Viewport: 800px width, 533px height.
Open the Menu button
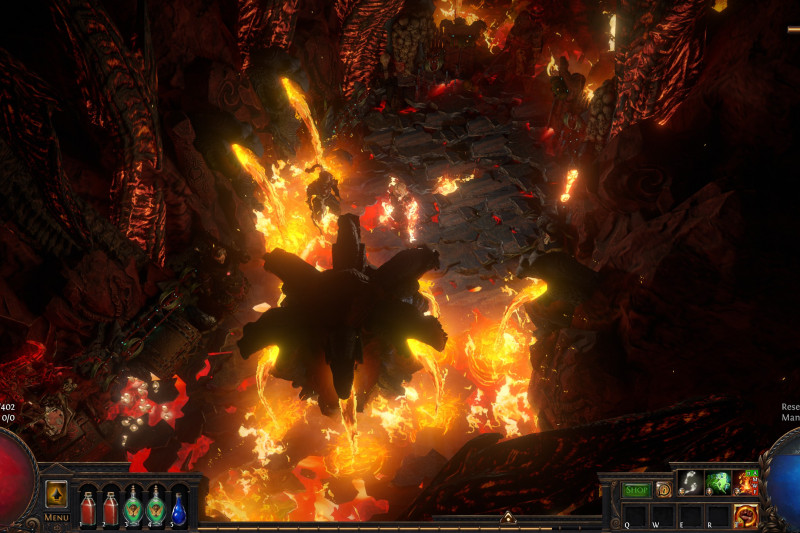point(56,517)
